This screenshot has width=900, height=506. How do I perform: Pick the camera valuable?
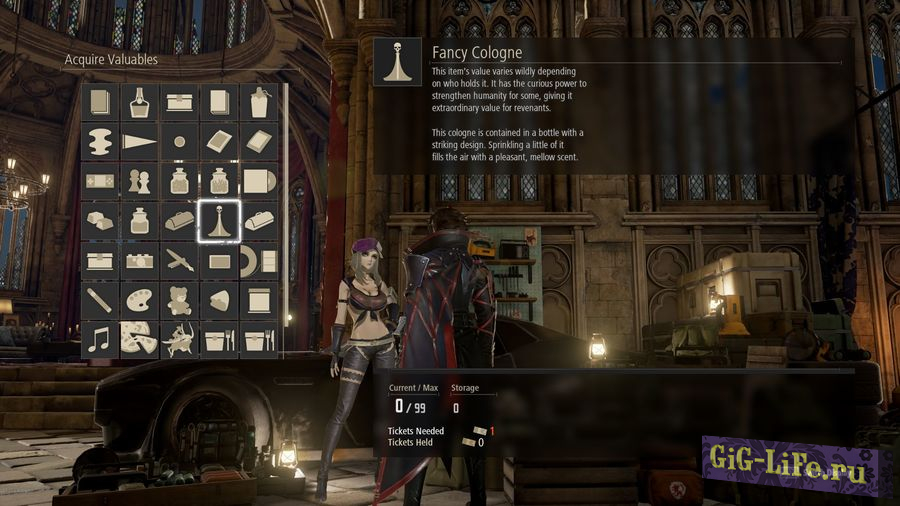tap(140, 260)
